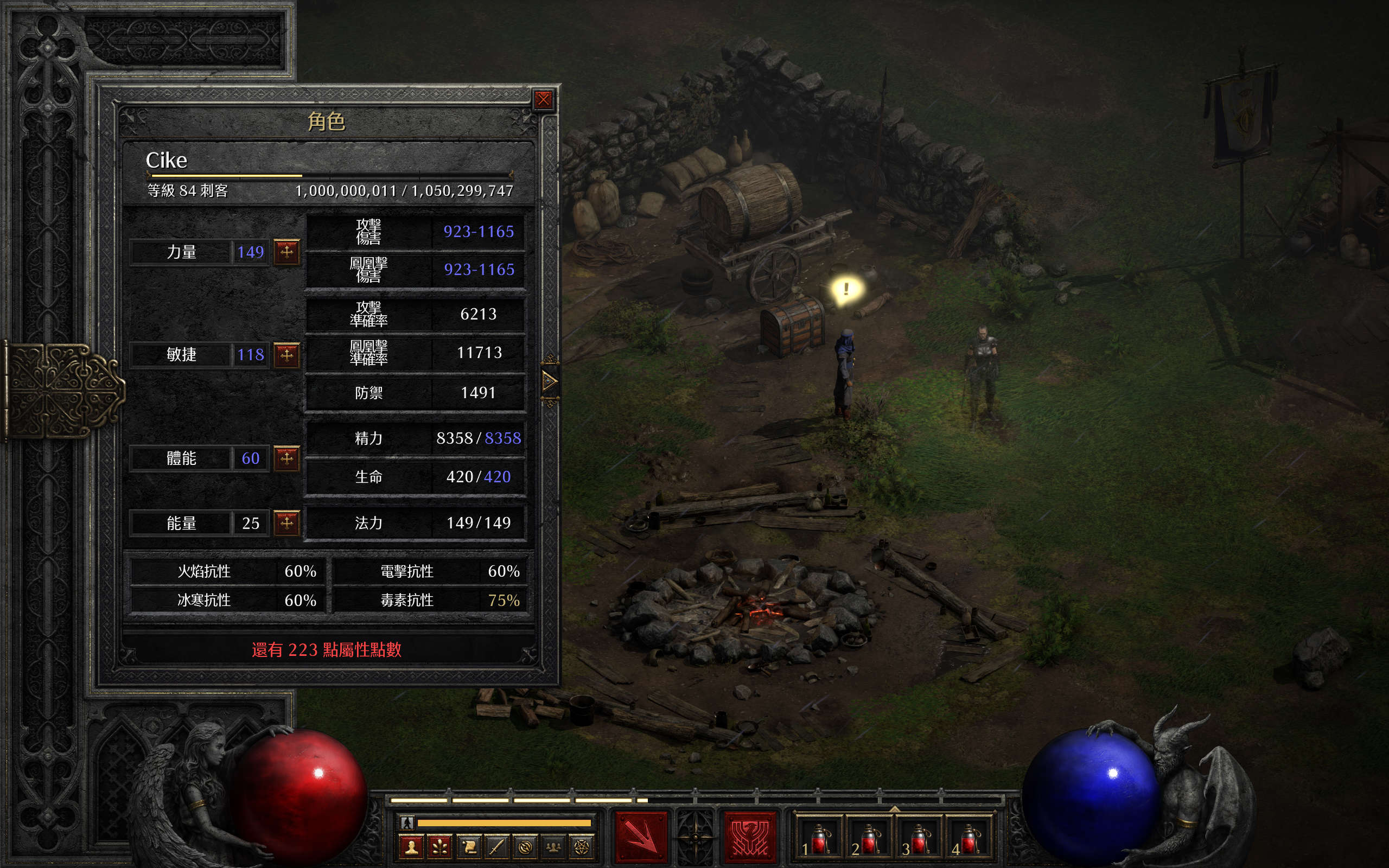Use the healing potion in belt slot 3
The width and height of the screenshot is (1389, 868).
[x=919, y=838]
